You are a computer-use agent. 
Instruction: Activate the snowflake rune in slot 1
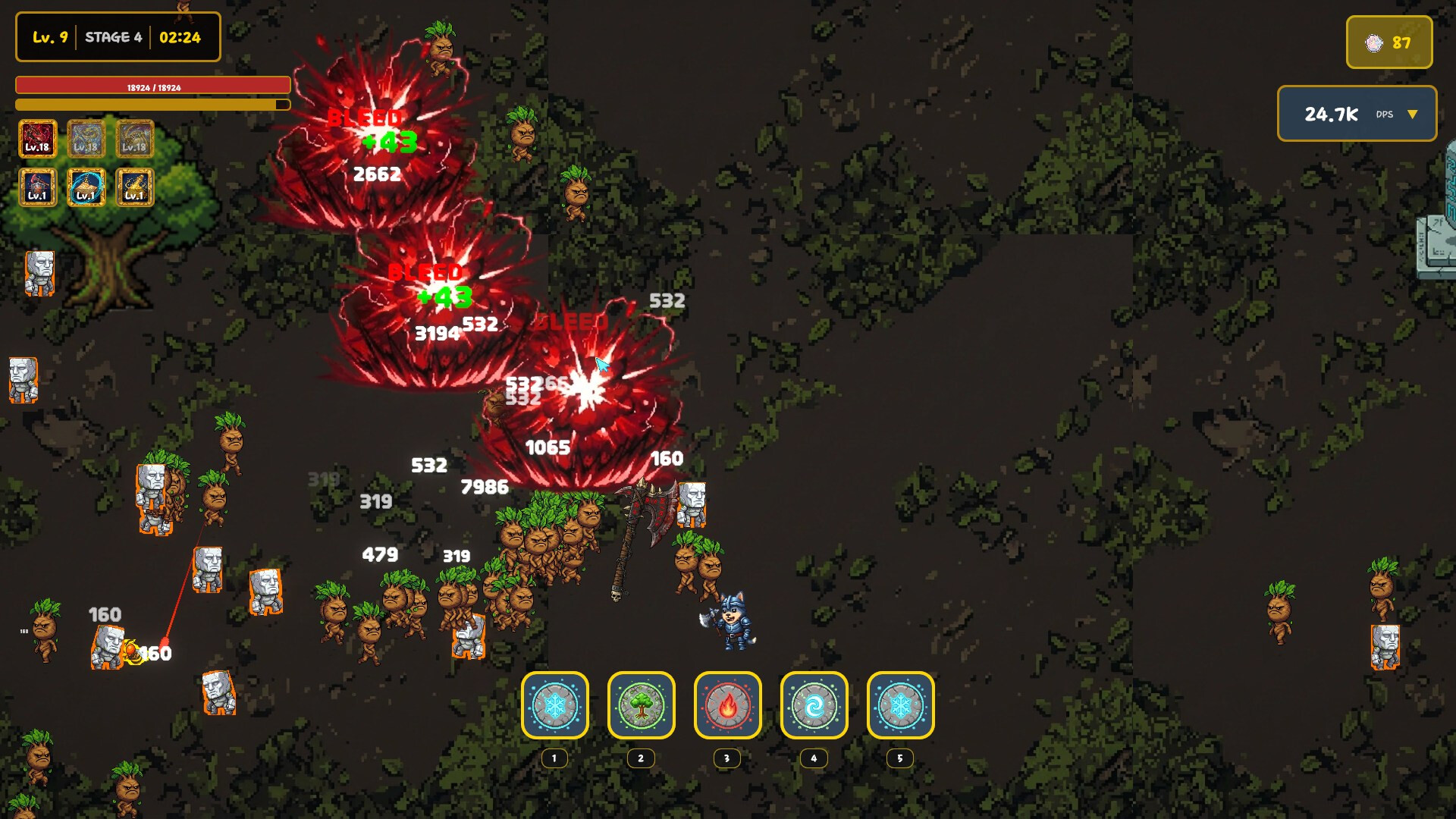coord(554,706)
